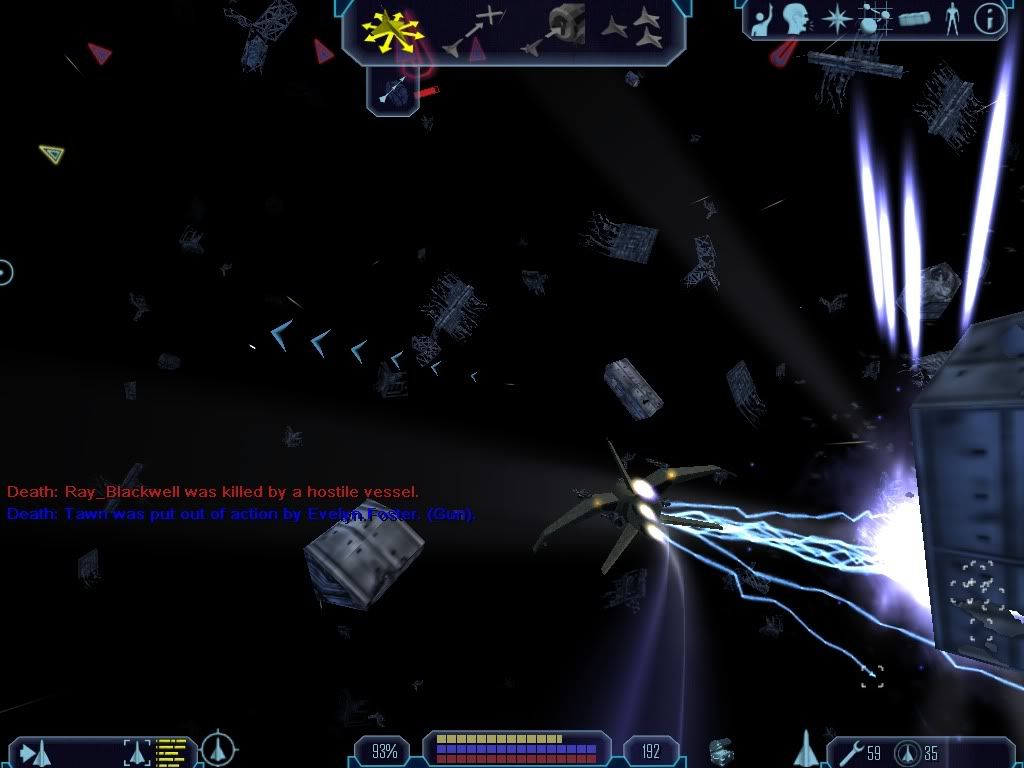Click the circular marker at left edge
This screenshot has height=768, width=1024.
coord(5,271)
